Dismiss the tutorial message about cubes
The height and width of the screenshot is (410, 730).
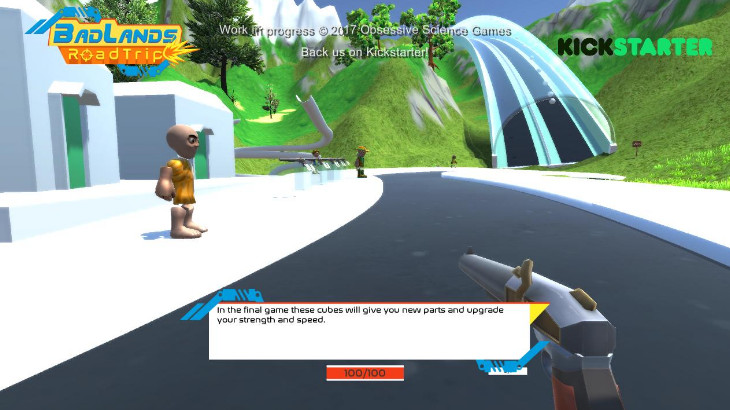(x=368, y=331)
